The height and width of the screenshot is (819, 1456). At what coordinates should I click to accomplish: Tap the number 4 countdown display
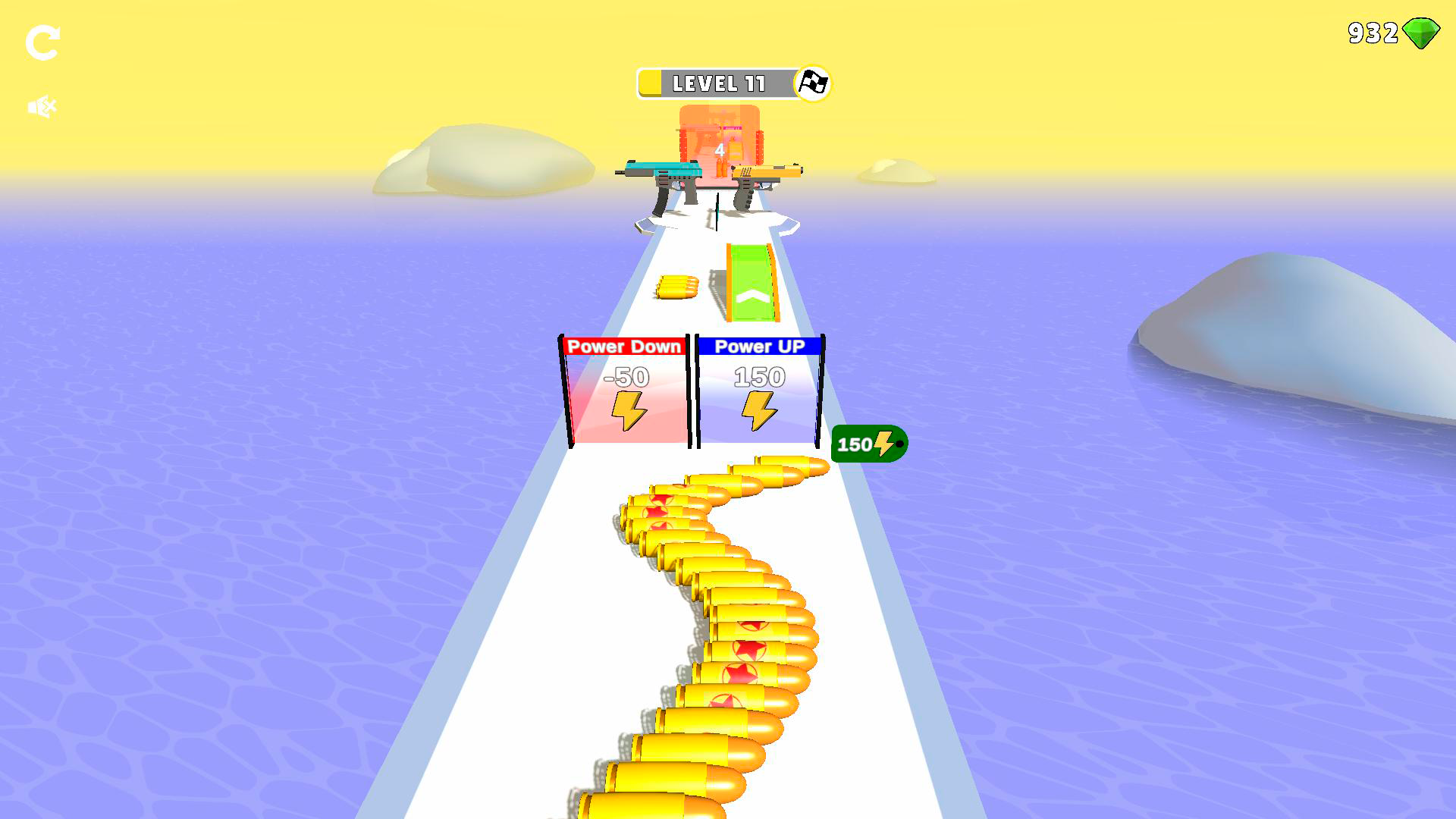(x=719, y=151)
